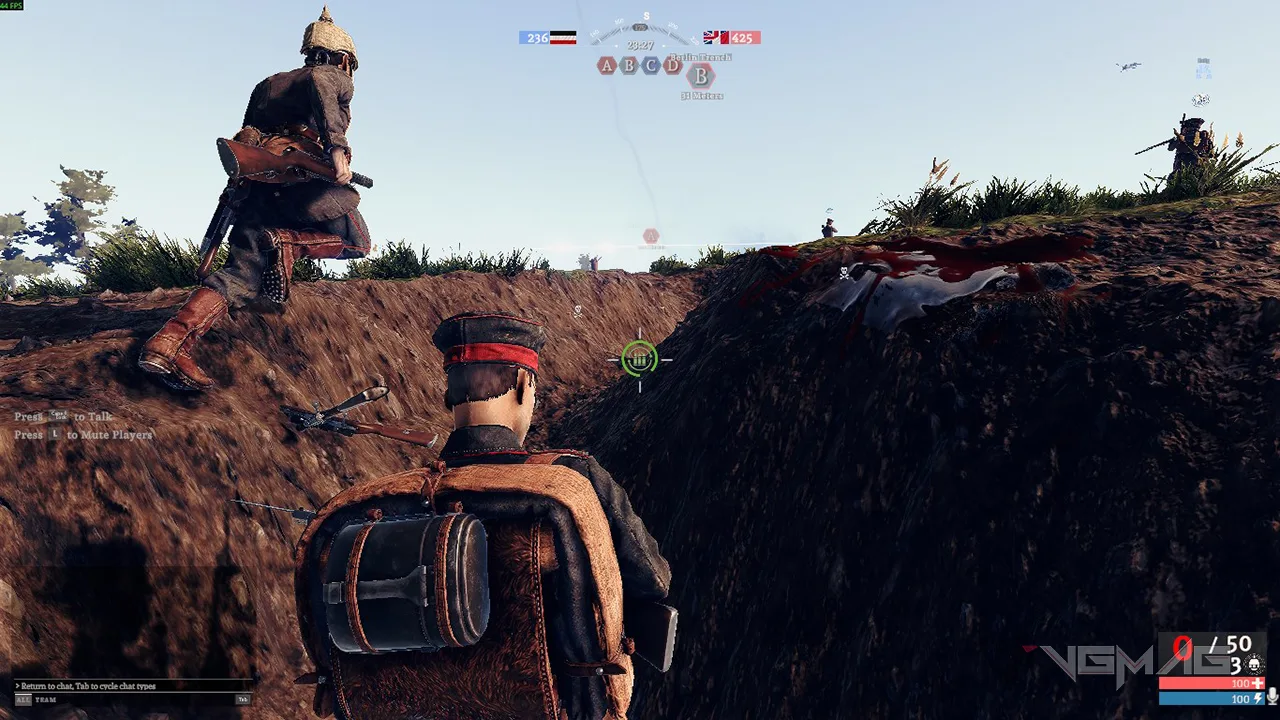
Task: Select objective D hexagon marker
Action: 673,66
